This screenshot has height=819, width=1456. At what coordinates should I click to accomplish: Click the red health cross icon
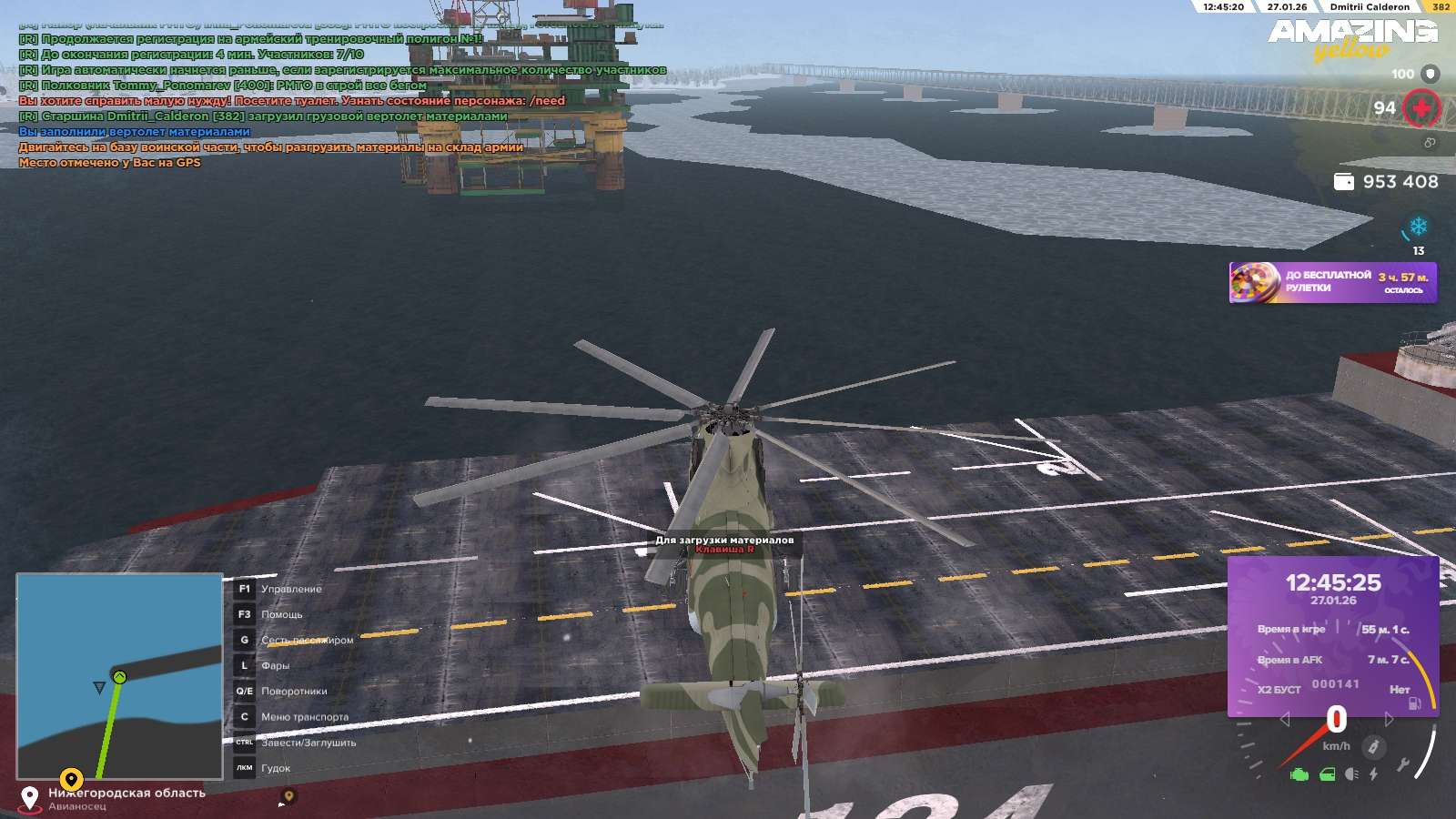click(x=1421, y=108)
